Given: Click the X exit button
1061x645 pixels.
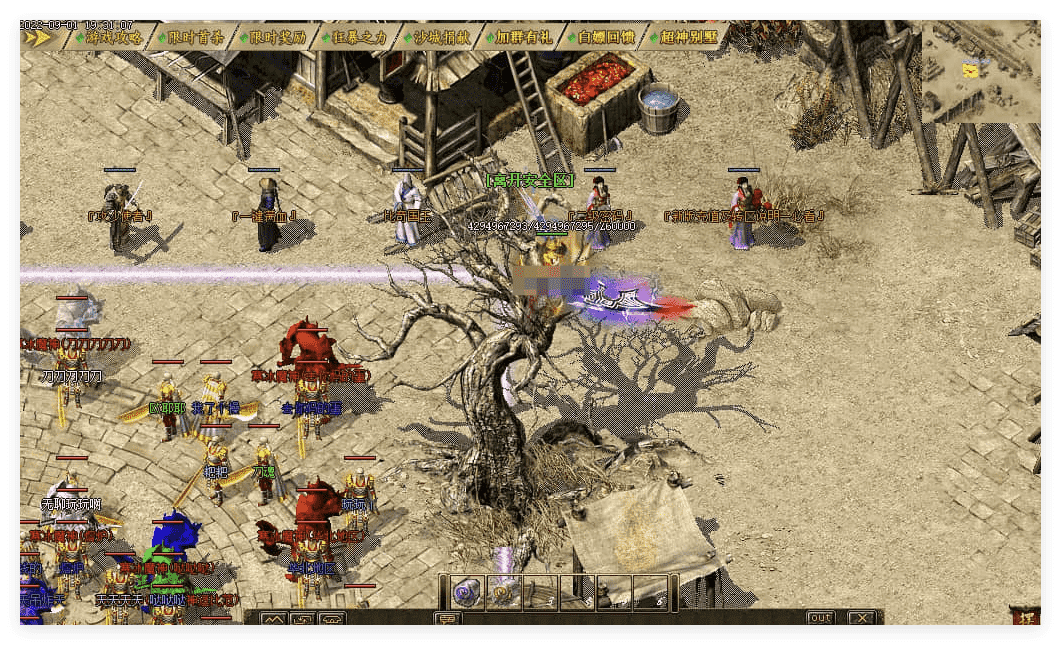Looking at the screenshot, I should point(860,618).
